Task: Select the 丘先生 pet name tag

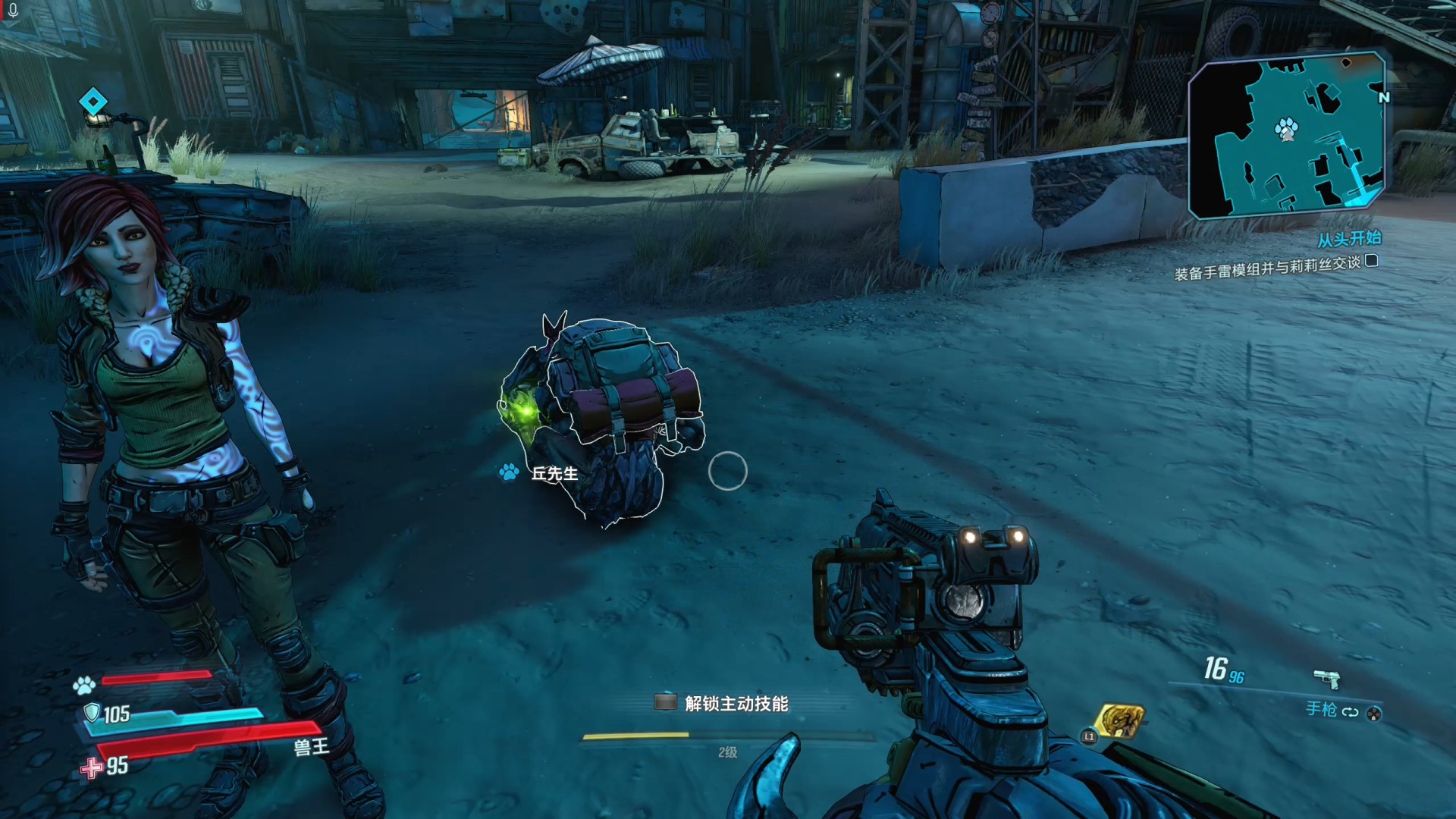Action: click(x=554, y=474)
